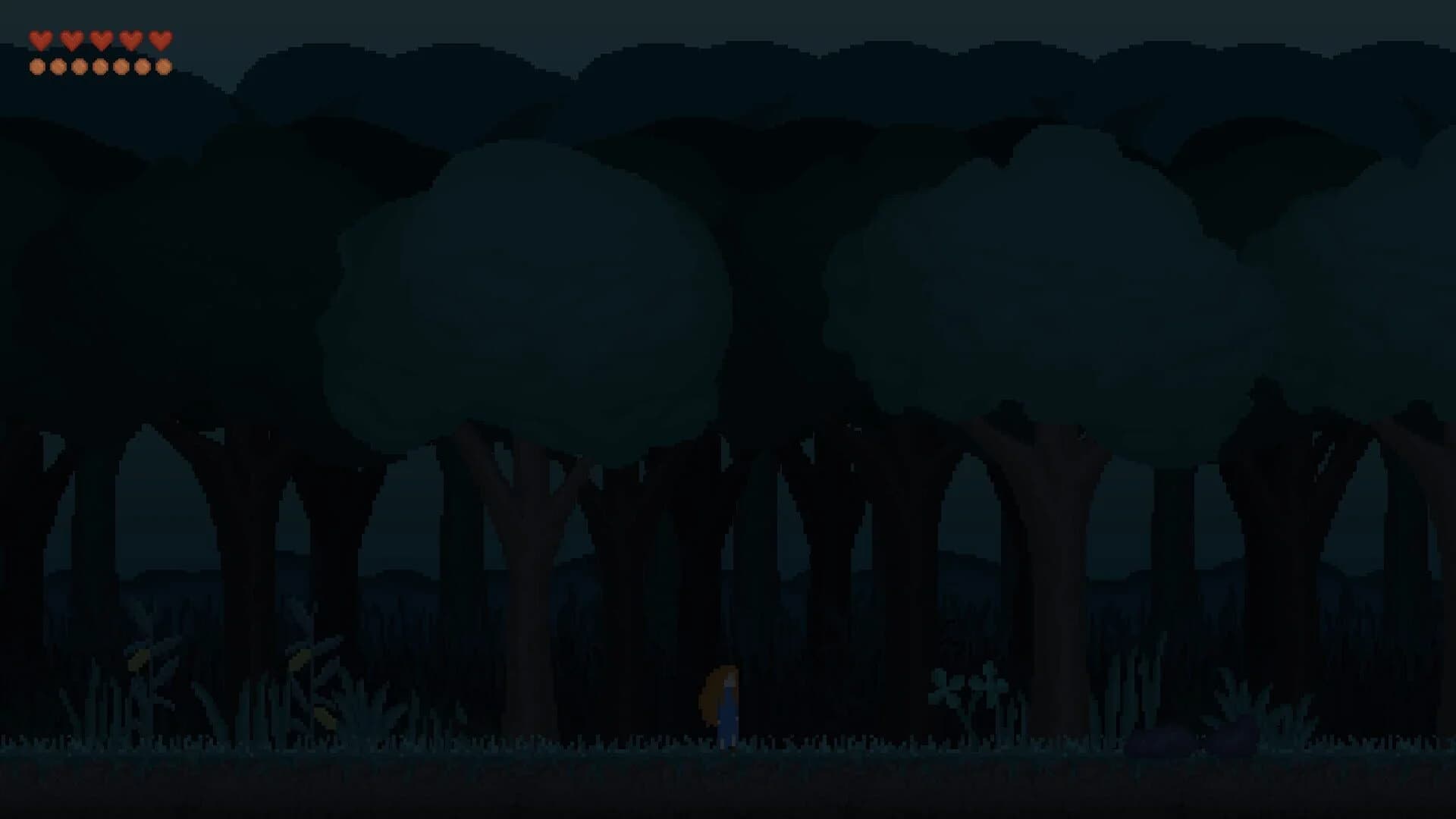
Task: Click the middle heart of the health display
Action: coord(102,39)
